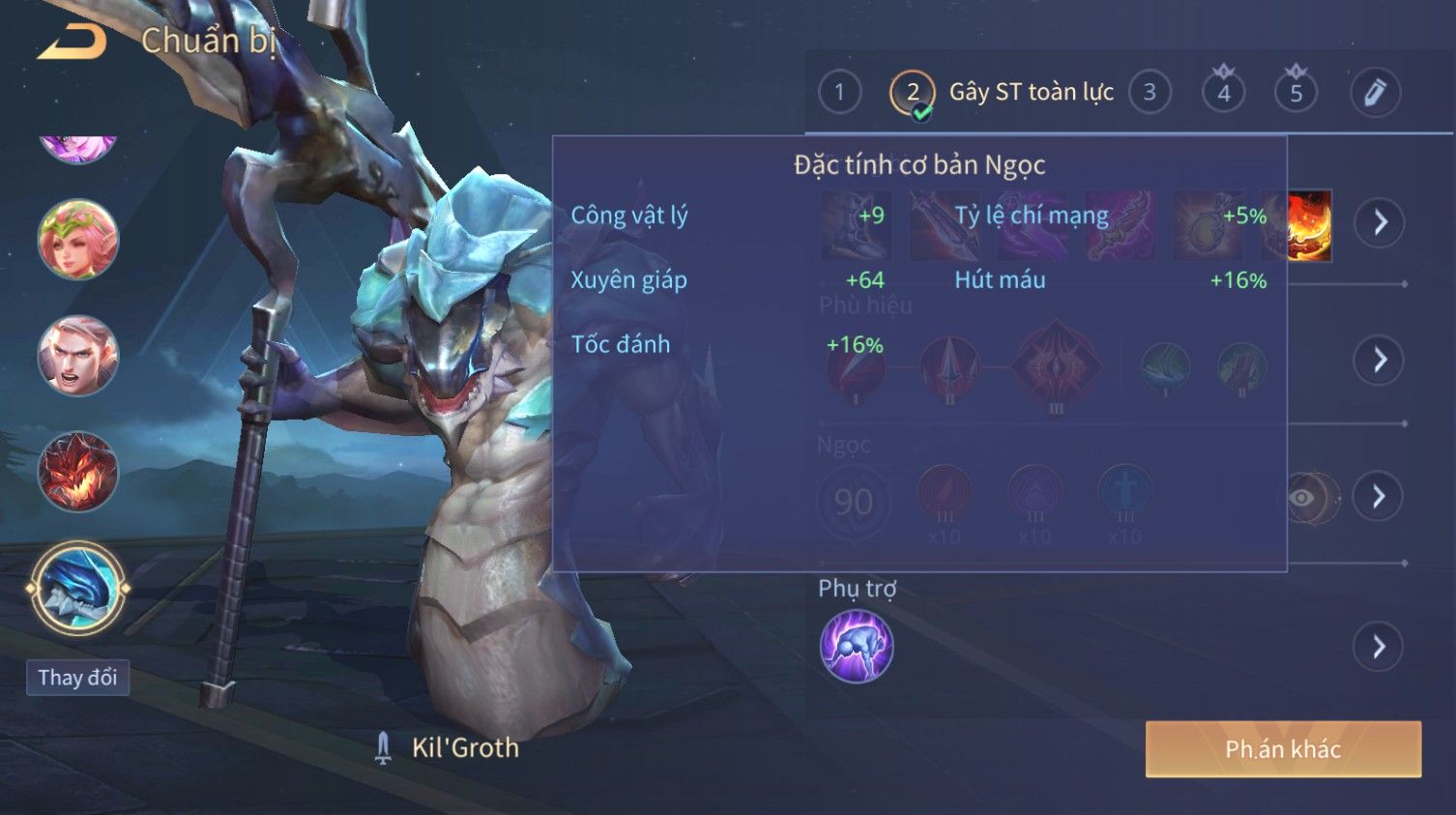Expand the Phụ trợ talent options

pos(1380,646)
